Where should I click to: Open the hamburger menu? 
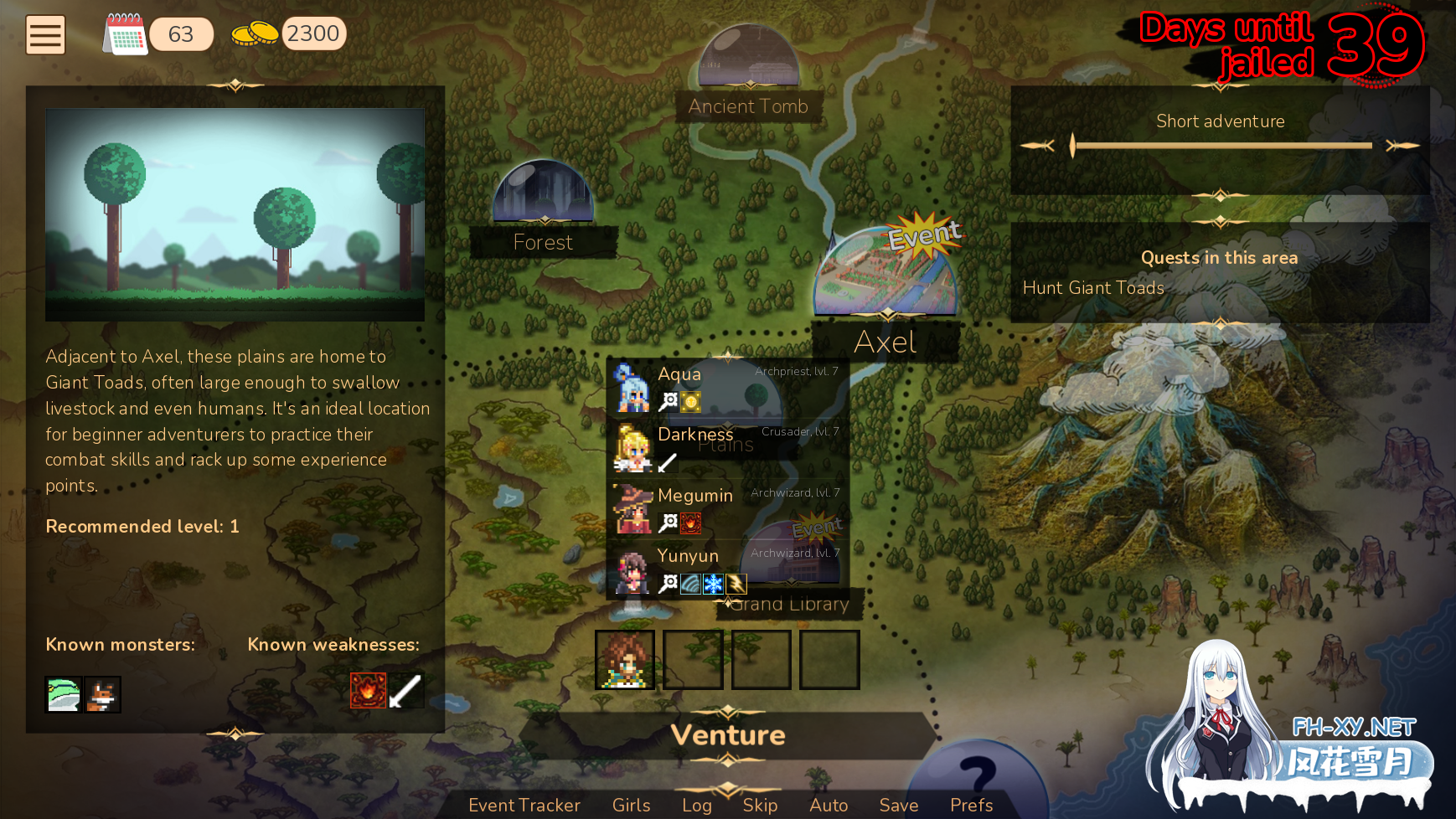pos(45,34)
